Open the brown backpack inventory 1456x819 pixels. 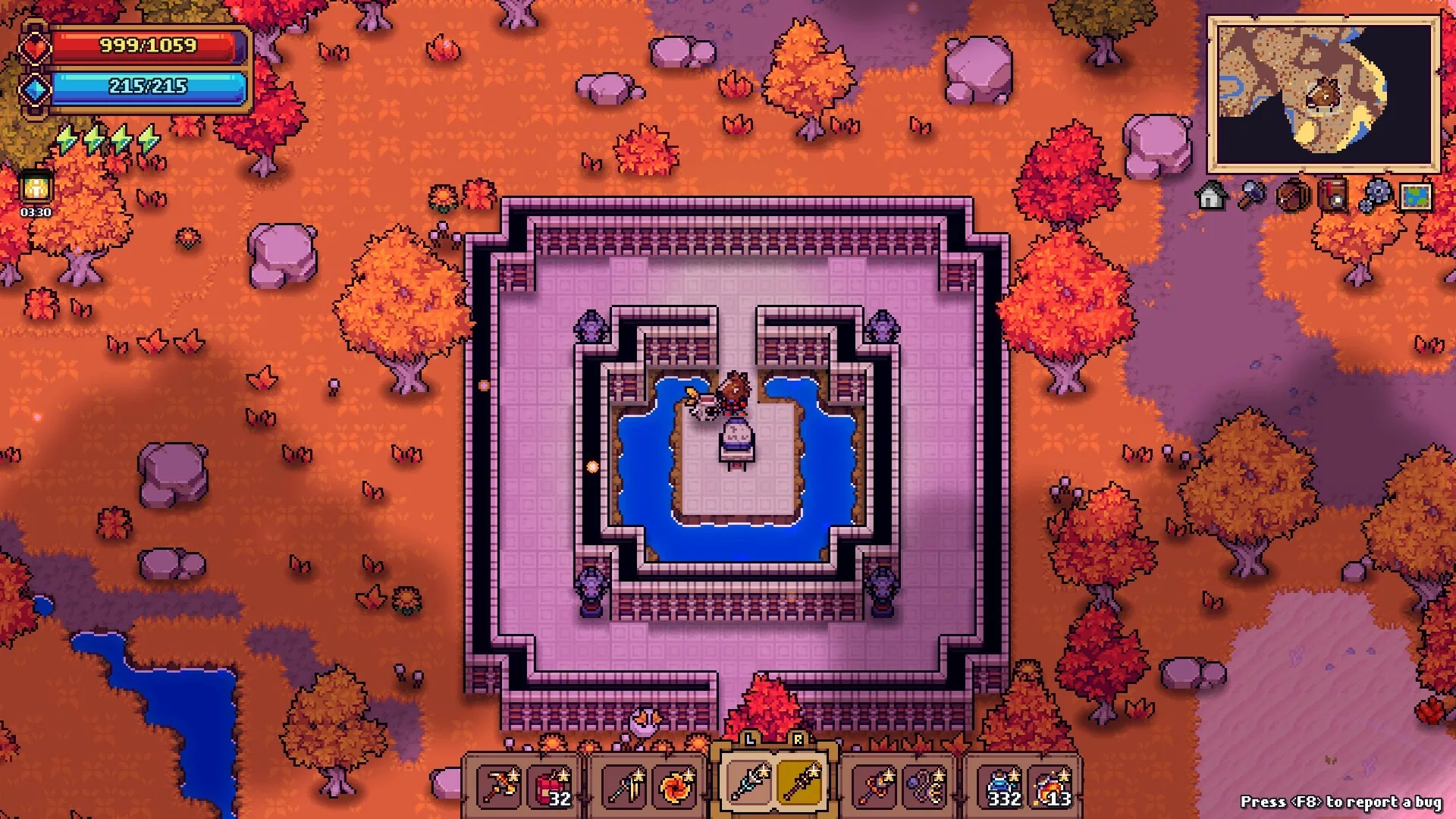[1292, 196]
